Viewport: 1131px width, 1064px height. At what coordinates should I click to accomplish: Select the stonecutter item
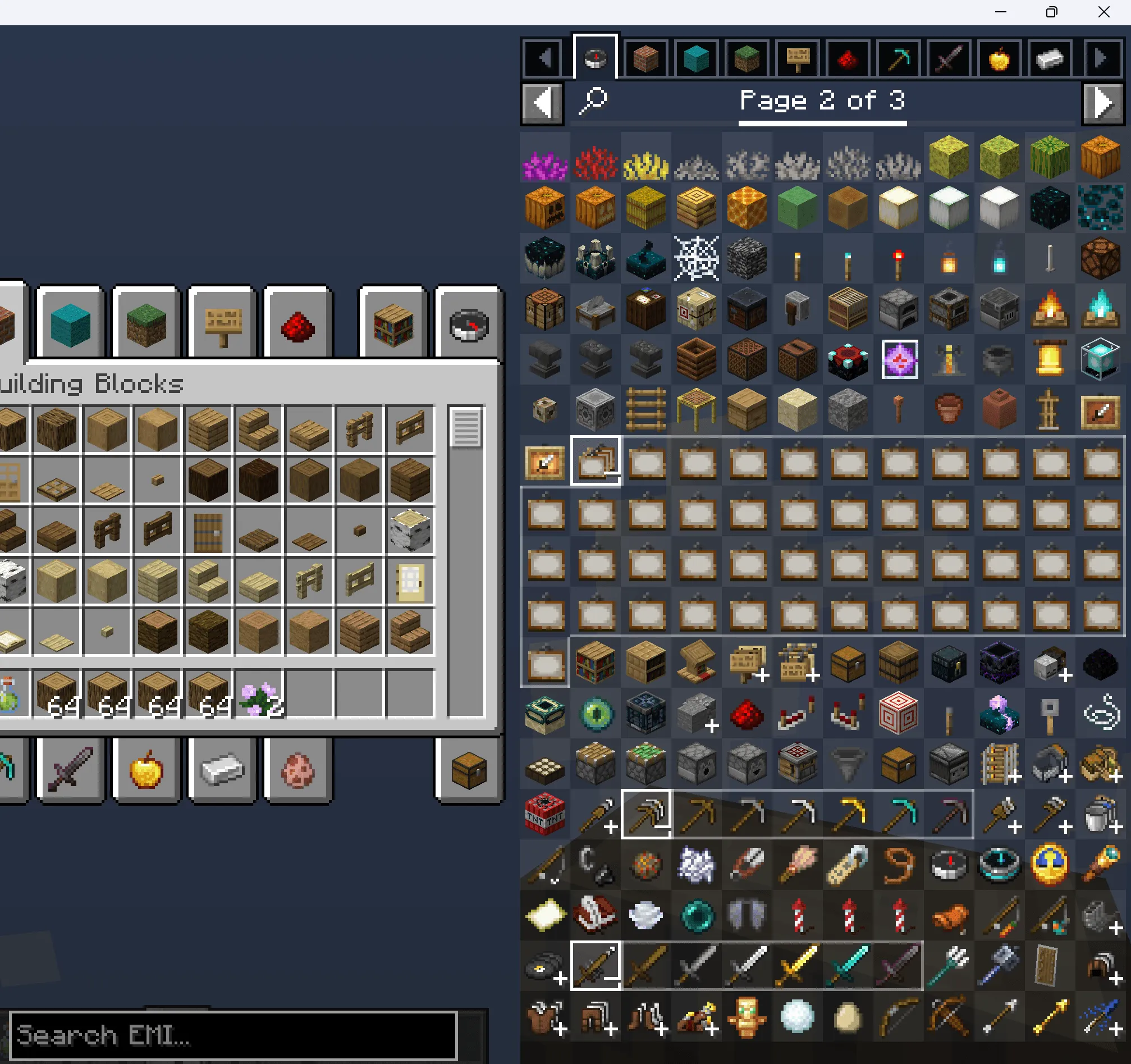point(596,309)
